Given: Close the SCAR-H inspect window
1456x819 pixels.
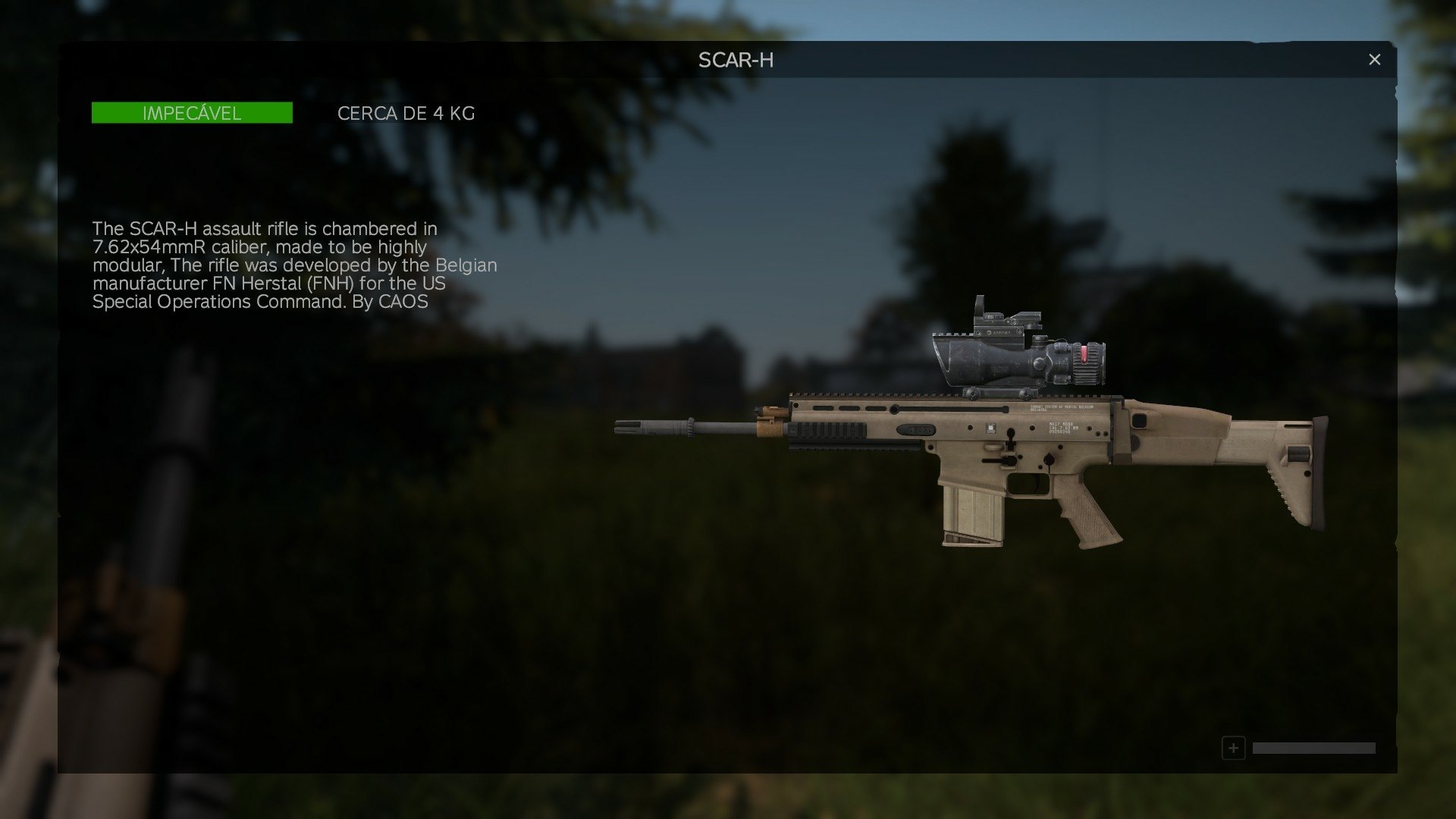Looking at the screenshot, I should 1374,60.
